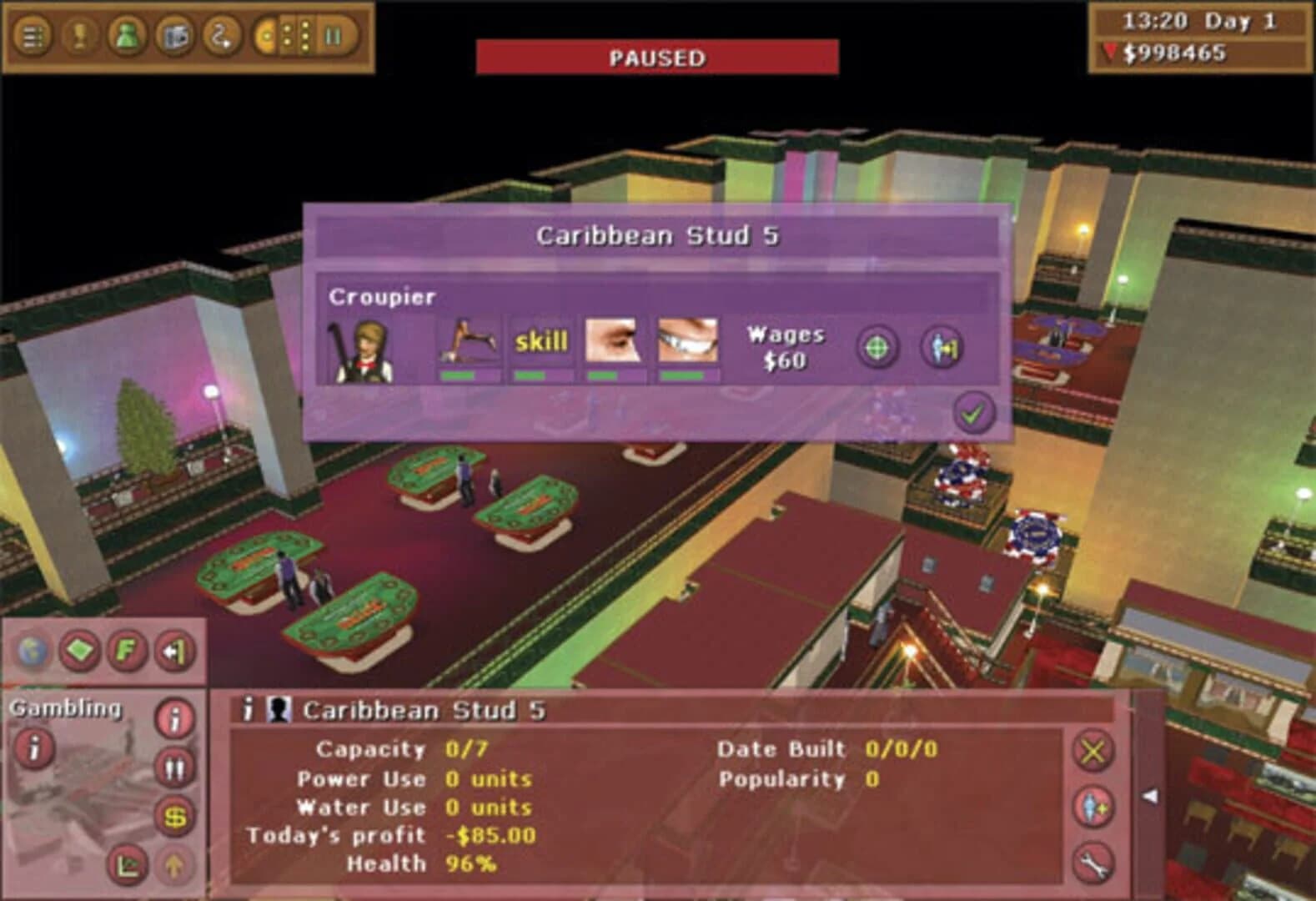Toggle the pause icon beside the Gambling info button
This screenshot has height=901, width=1316.
point(174,766)
